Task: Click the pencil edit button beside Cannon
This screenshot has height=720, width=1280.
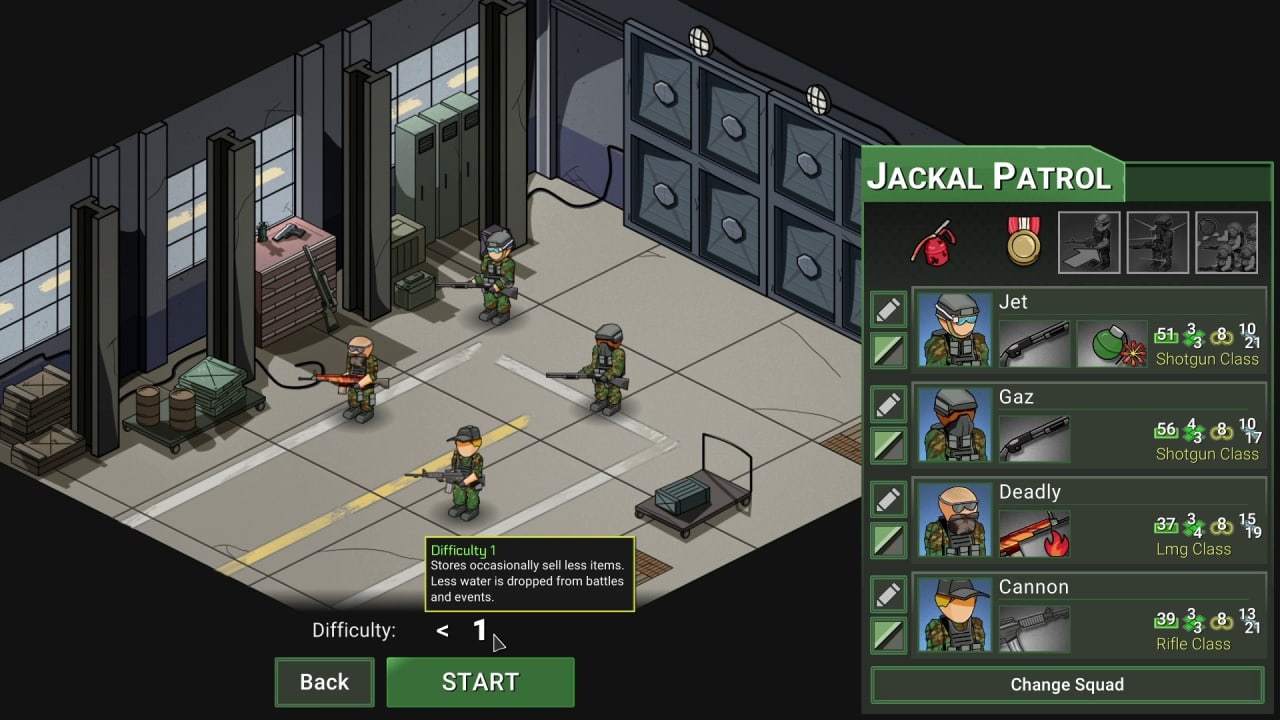Action: [888, 595]
